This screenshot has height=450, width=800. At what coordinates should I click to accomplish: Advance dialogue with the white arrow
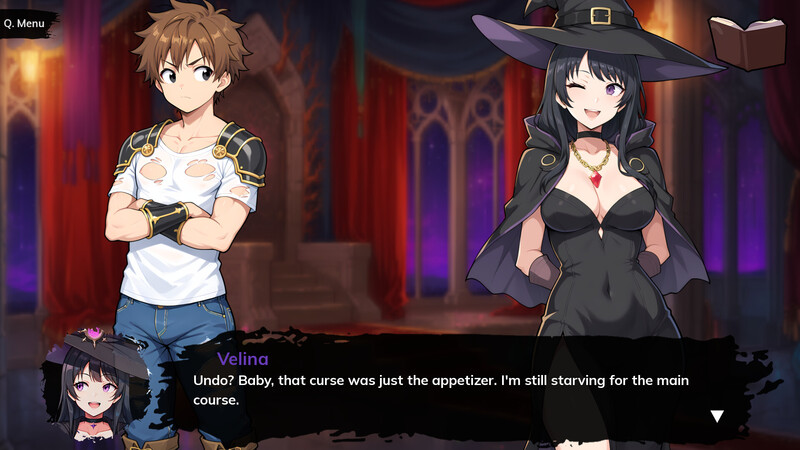(x=717, y=416)
